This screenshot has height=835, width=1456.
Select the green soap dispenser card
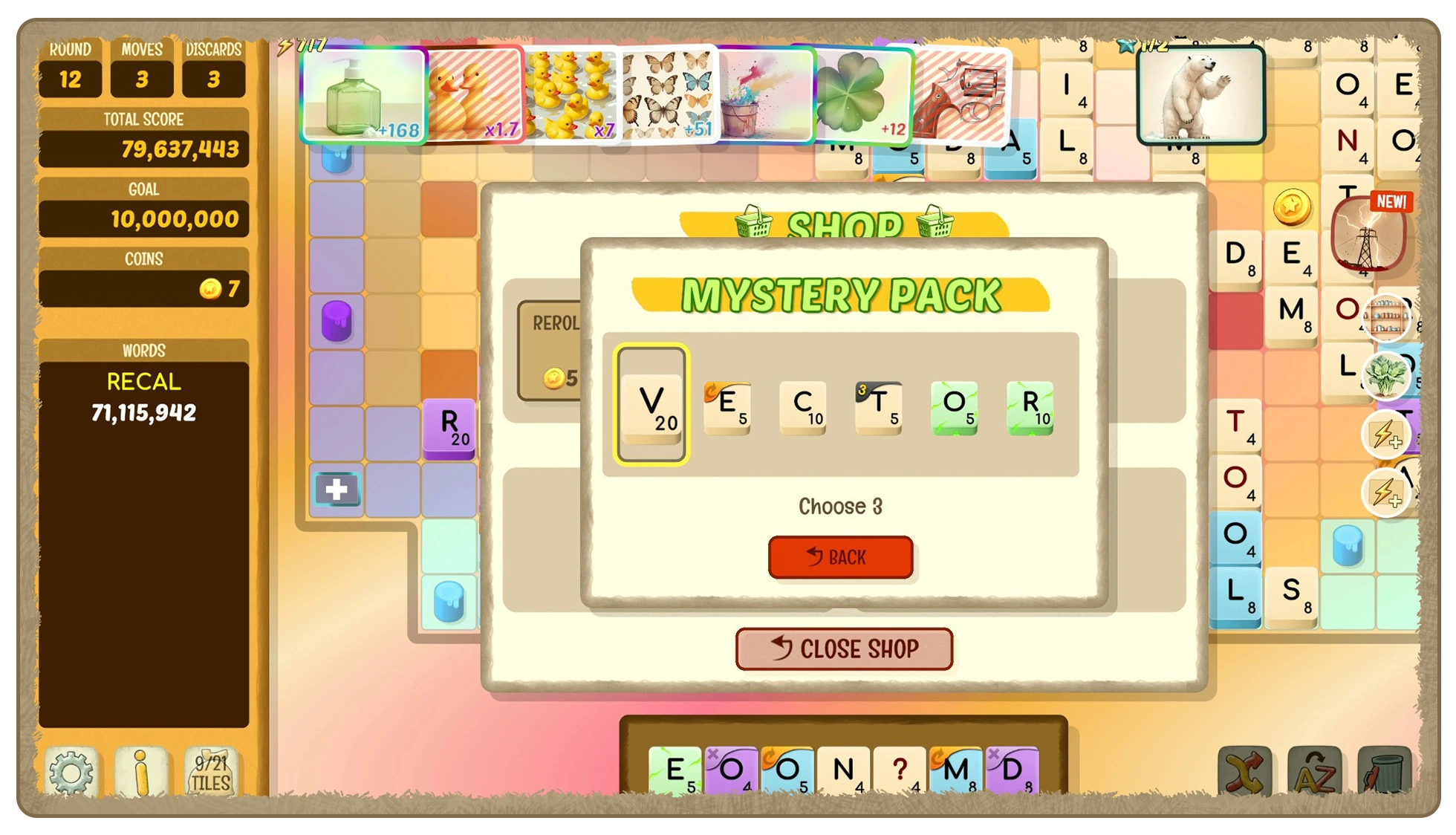click(363, 94)
